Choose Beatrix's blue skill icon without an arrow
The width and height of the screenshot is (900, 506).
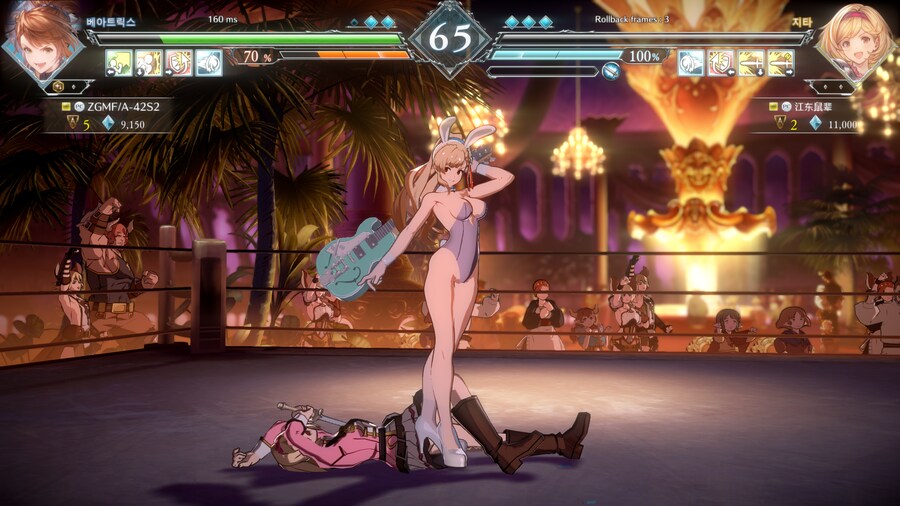[209, 63]
